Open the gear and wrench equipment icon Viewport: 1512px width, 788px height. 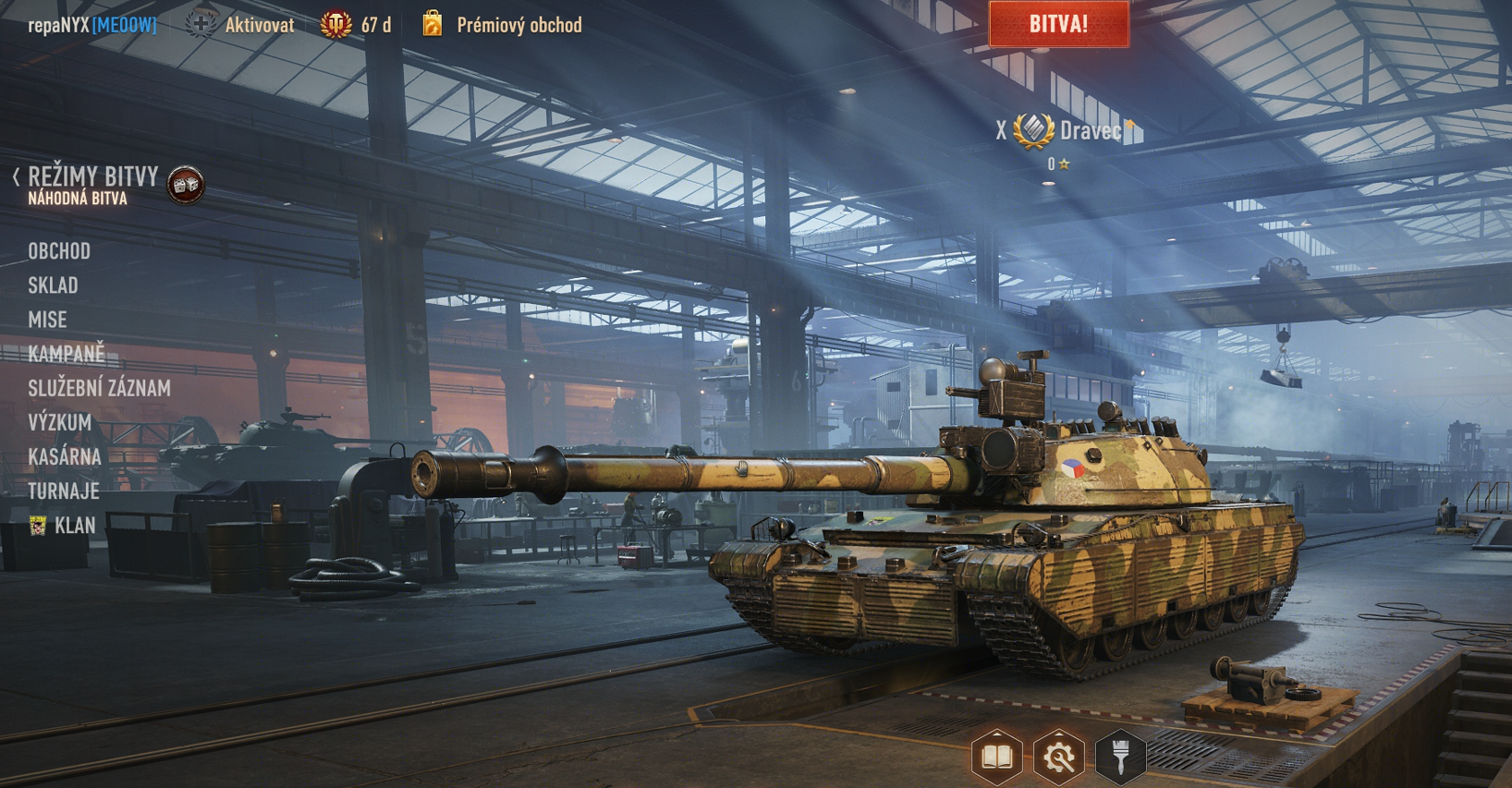point(1058,758)
